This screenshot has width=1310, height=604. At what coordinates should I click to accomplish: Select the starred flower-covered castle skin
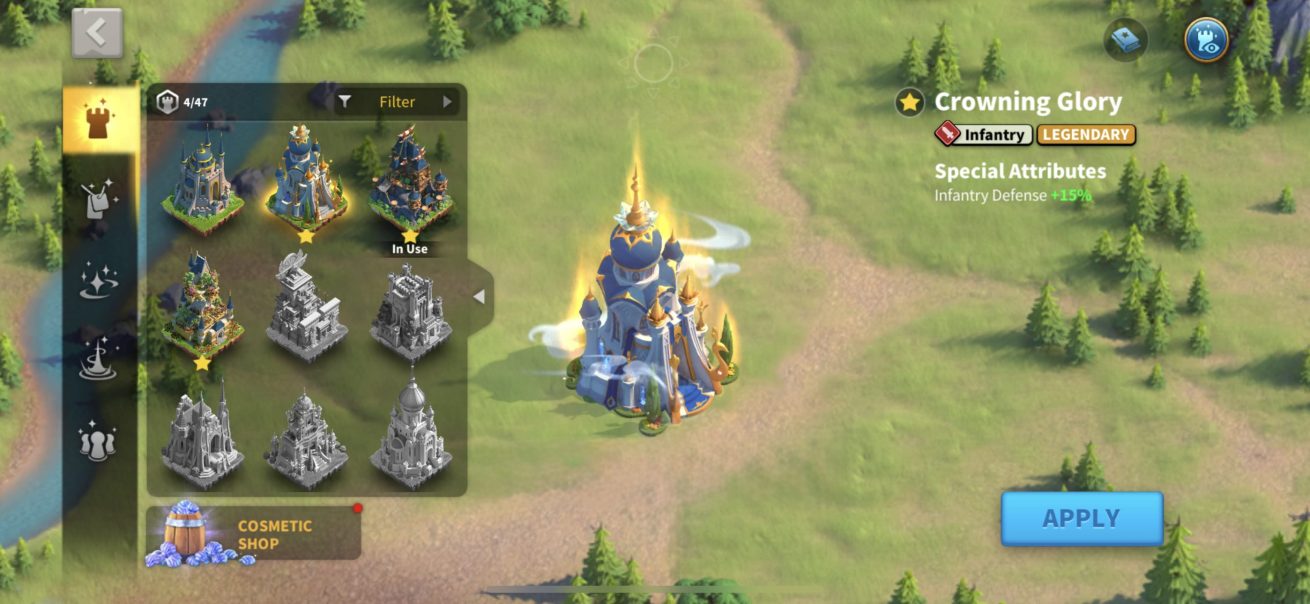[203, 308]
